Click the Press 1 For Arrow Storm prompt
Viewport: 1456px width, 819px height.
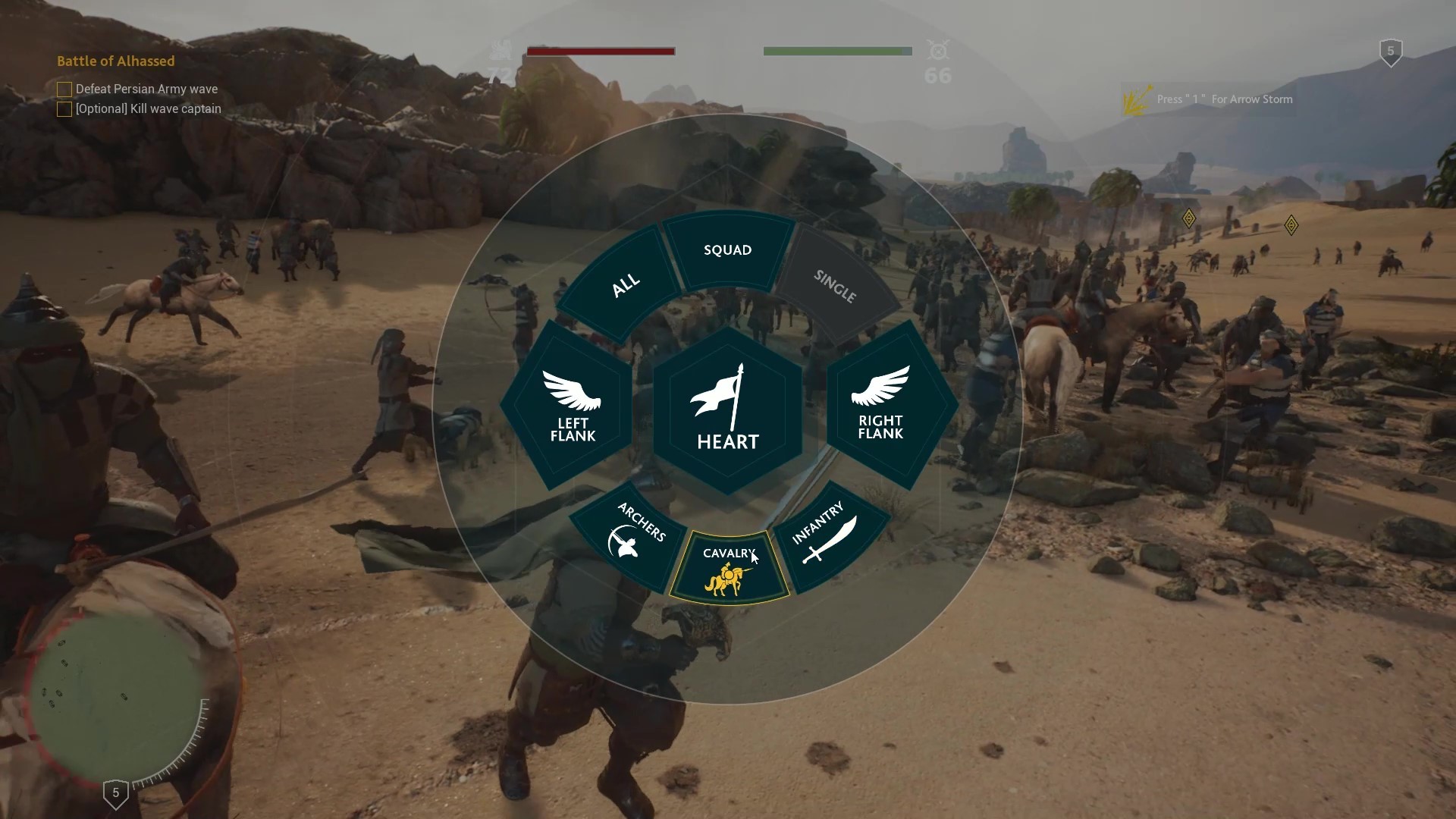pyautogui.click(x=1223, y=99)
